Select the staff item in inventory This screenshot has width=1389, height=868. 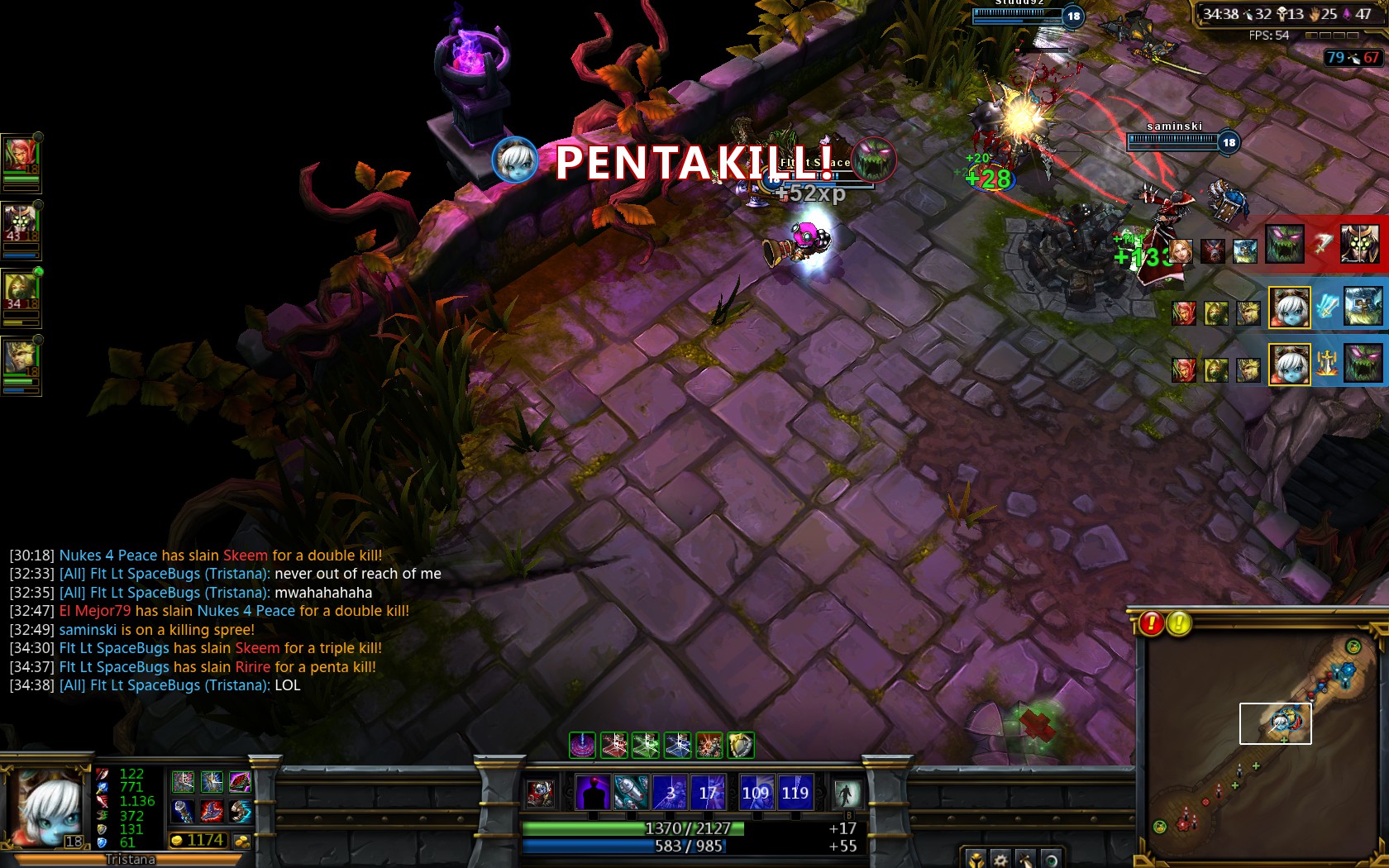tap(183, 812)
